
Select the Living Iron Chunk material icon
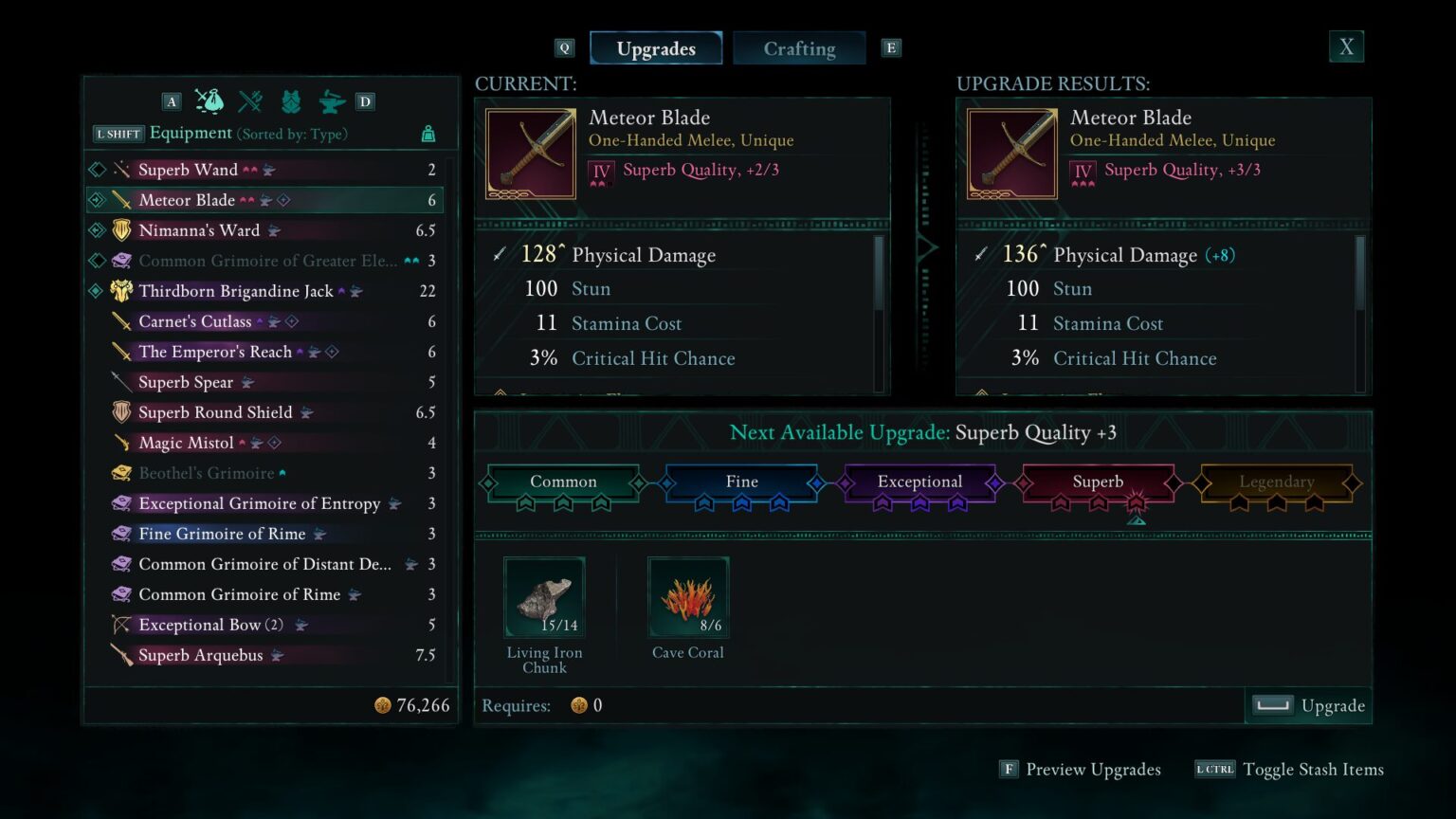click(544, 597)
